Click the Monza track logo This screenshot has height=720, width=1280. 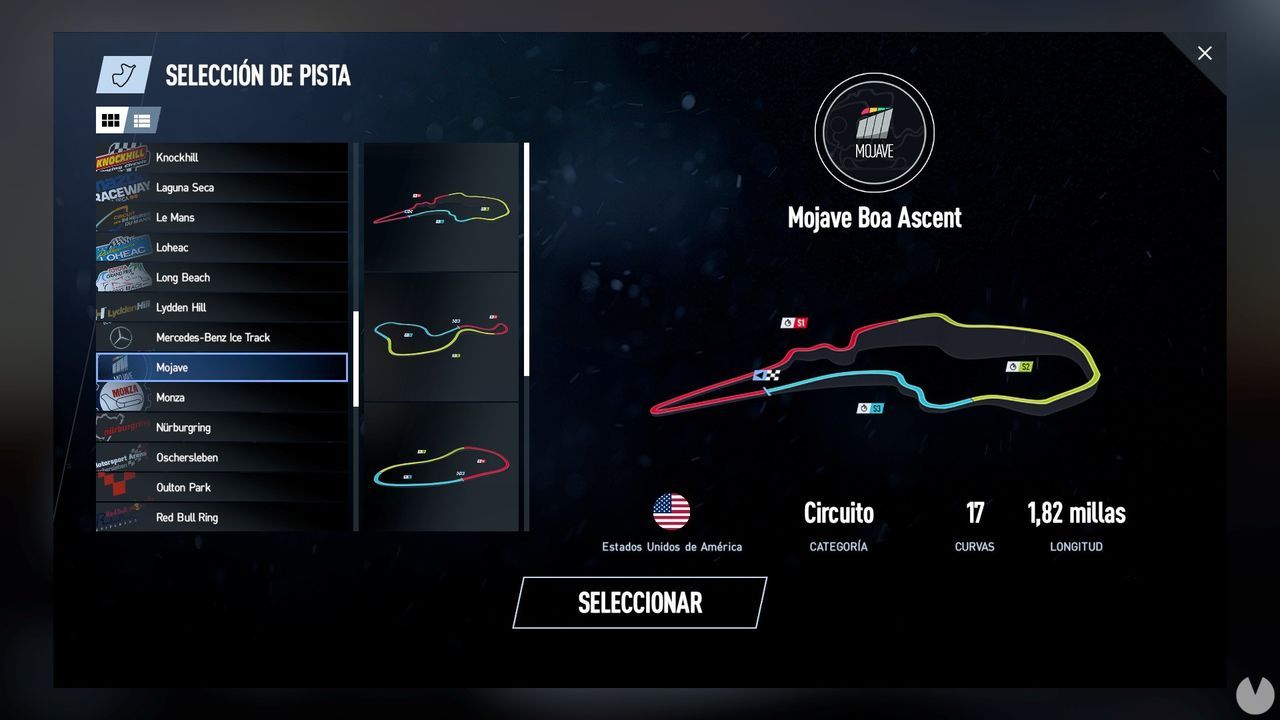point(120,397)
